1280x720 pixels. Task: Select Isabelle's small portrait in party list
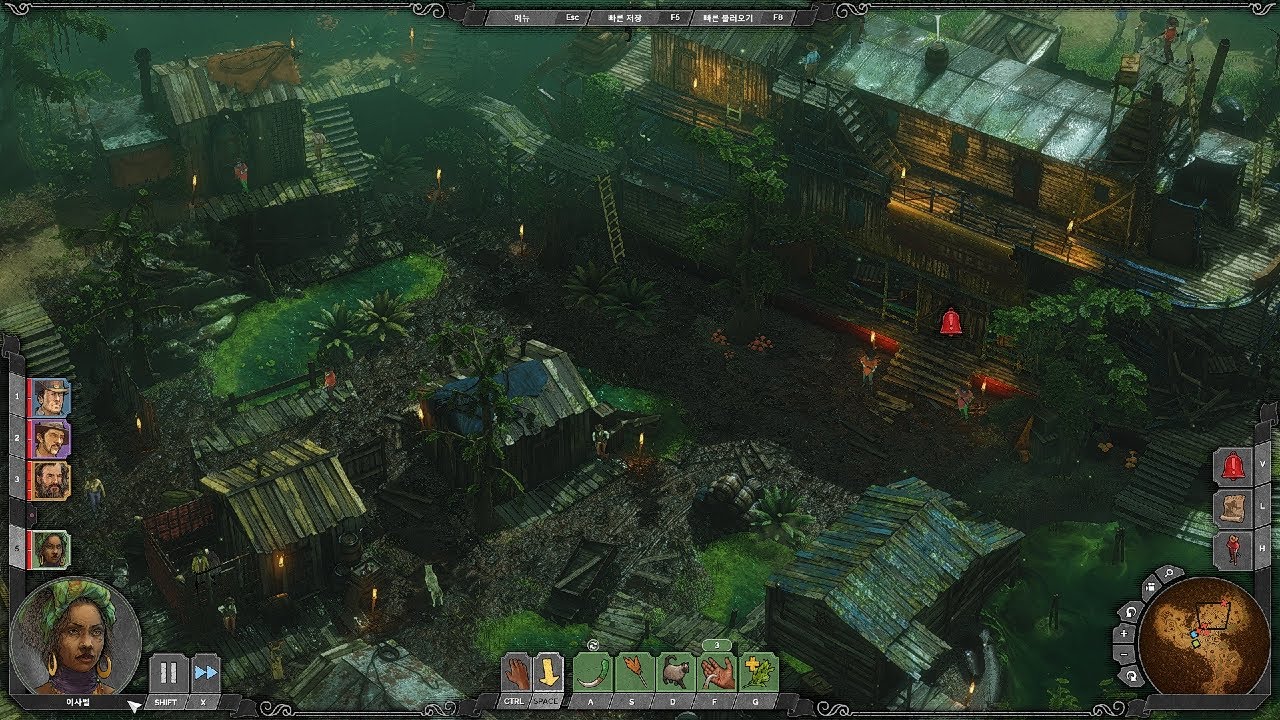pos(50,549)
